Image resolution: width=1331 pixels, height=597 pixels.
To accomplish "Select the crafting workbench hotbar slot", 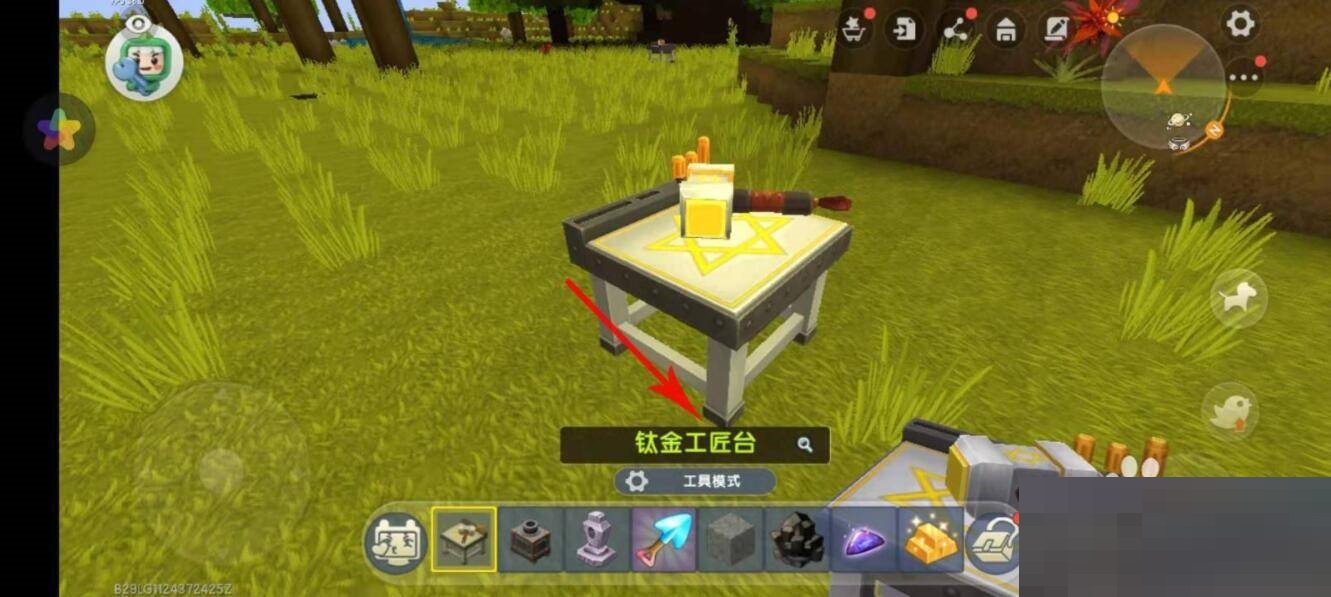I will coord(464,540).
